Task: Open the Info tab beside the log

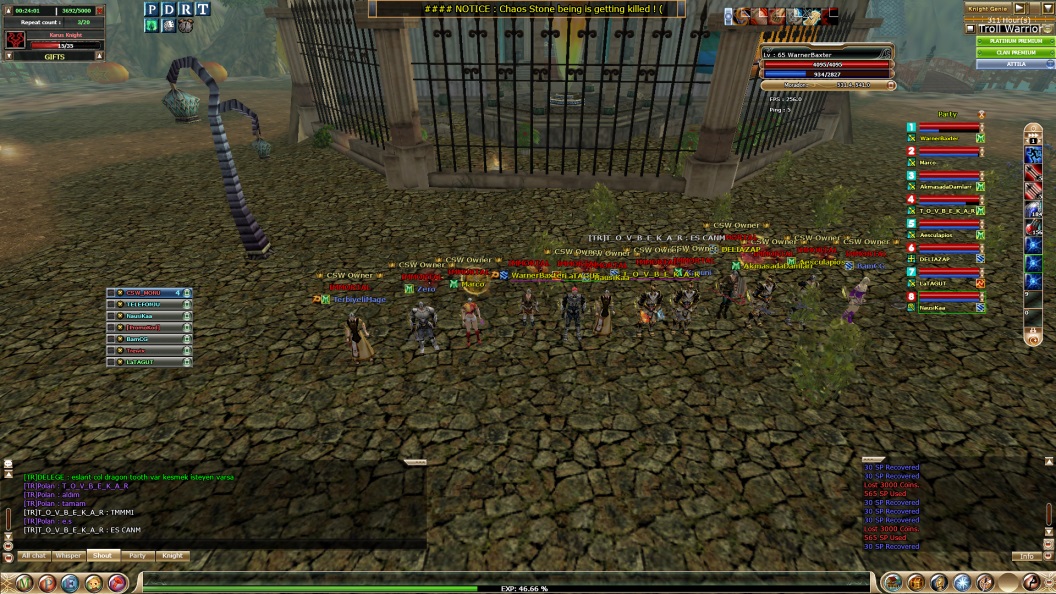Action: pos(1027,555)
